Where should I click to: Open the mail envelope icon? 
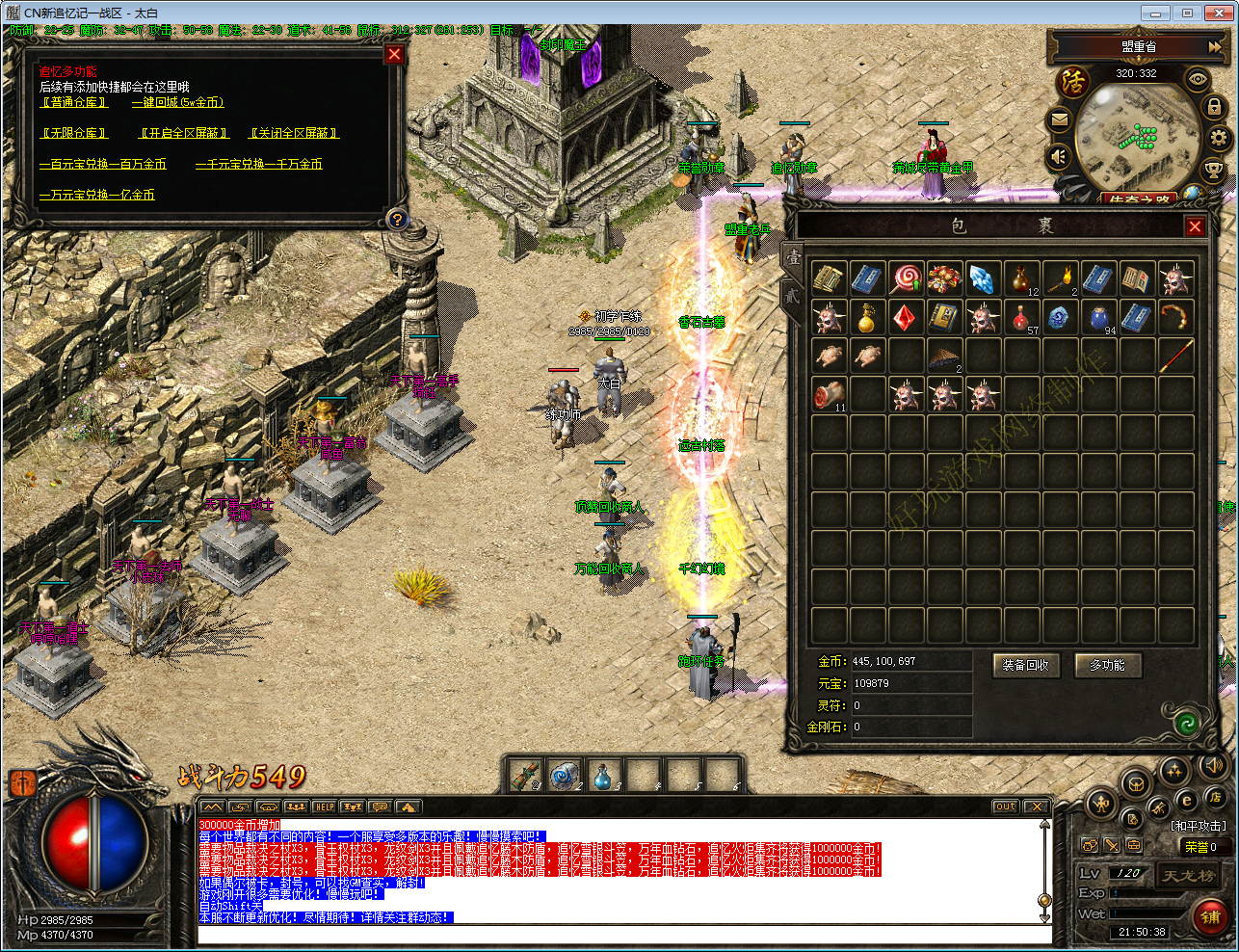click(x=1060, y=120)
